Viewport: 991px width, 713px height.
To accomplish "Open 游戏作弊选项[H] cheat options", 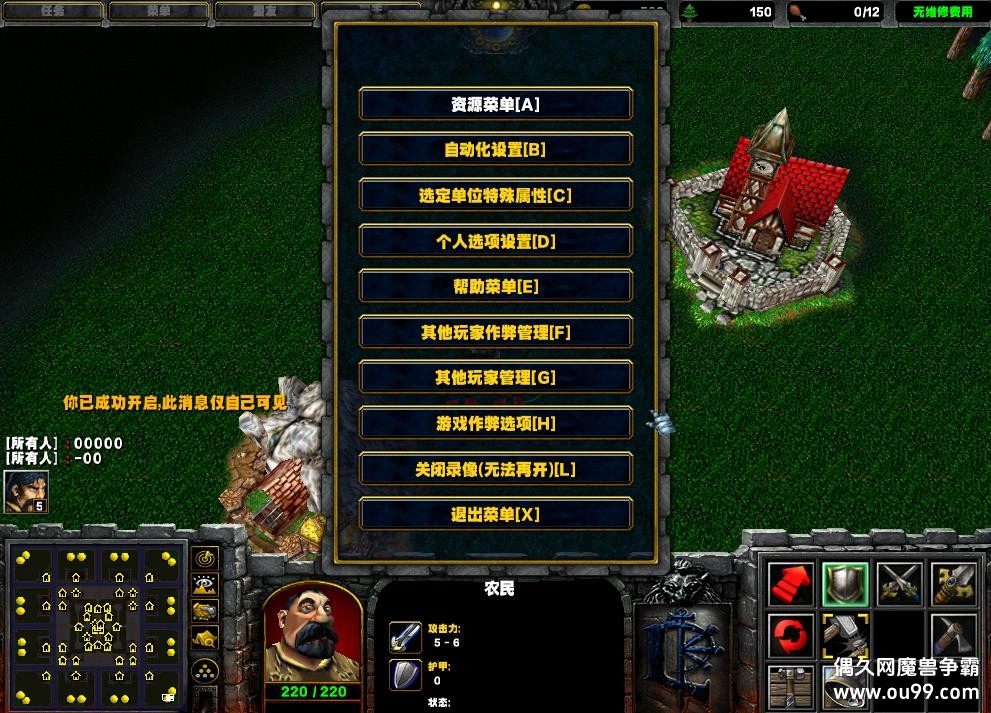I will [x=495, y=424].
